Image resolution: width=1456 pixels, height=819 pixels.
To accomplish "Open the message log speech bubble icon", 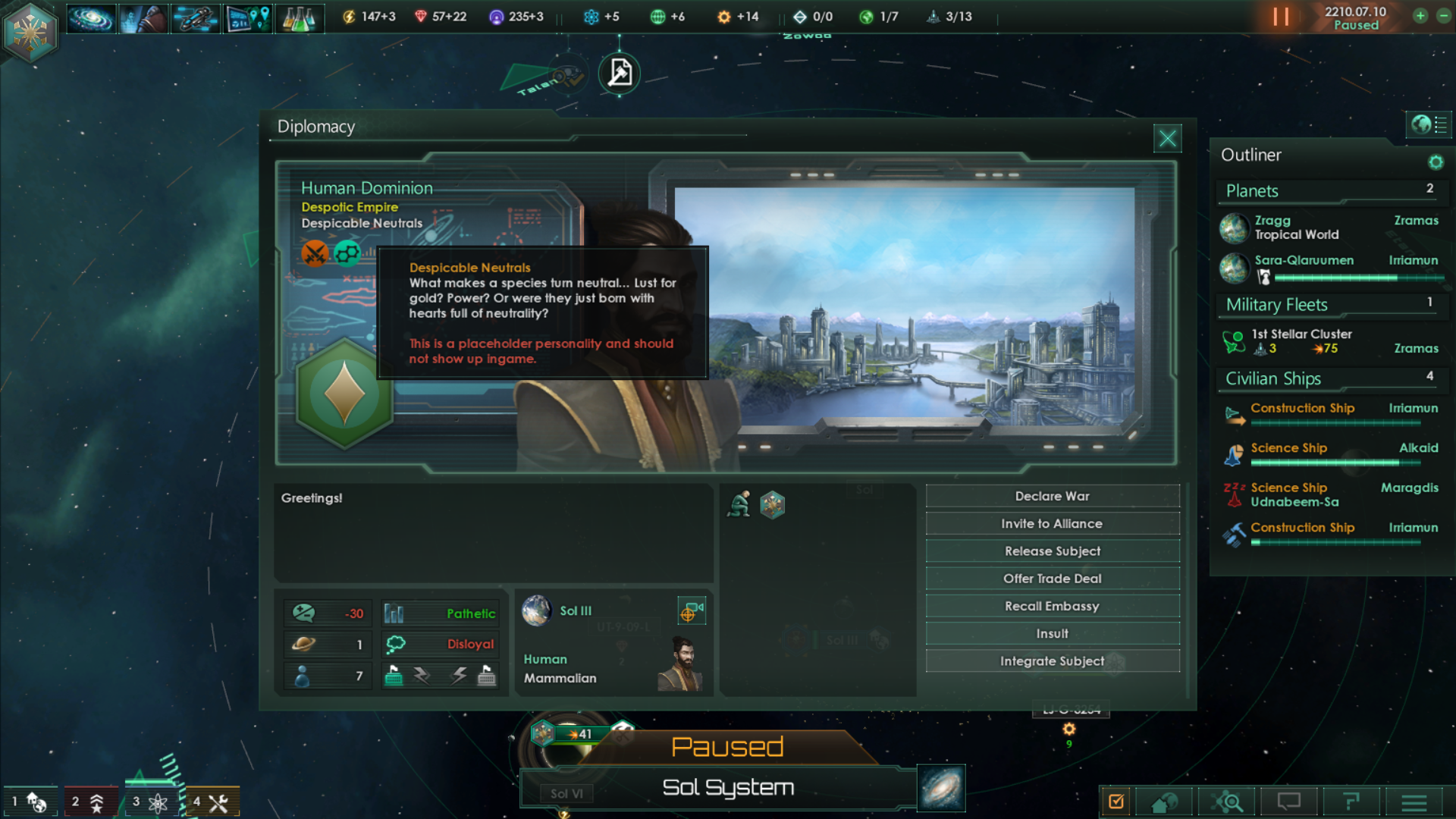I will click(x=1288, y=801).
